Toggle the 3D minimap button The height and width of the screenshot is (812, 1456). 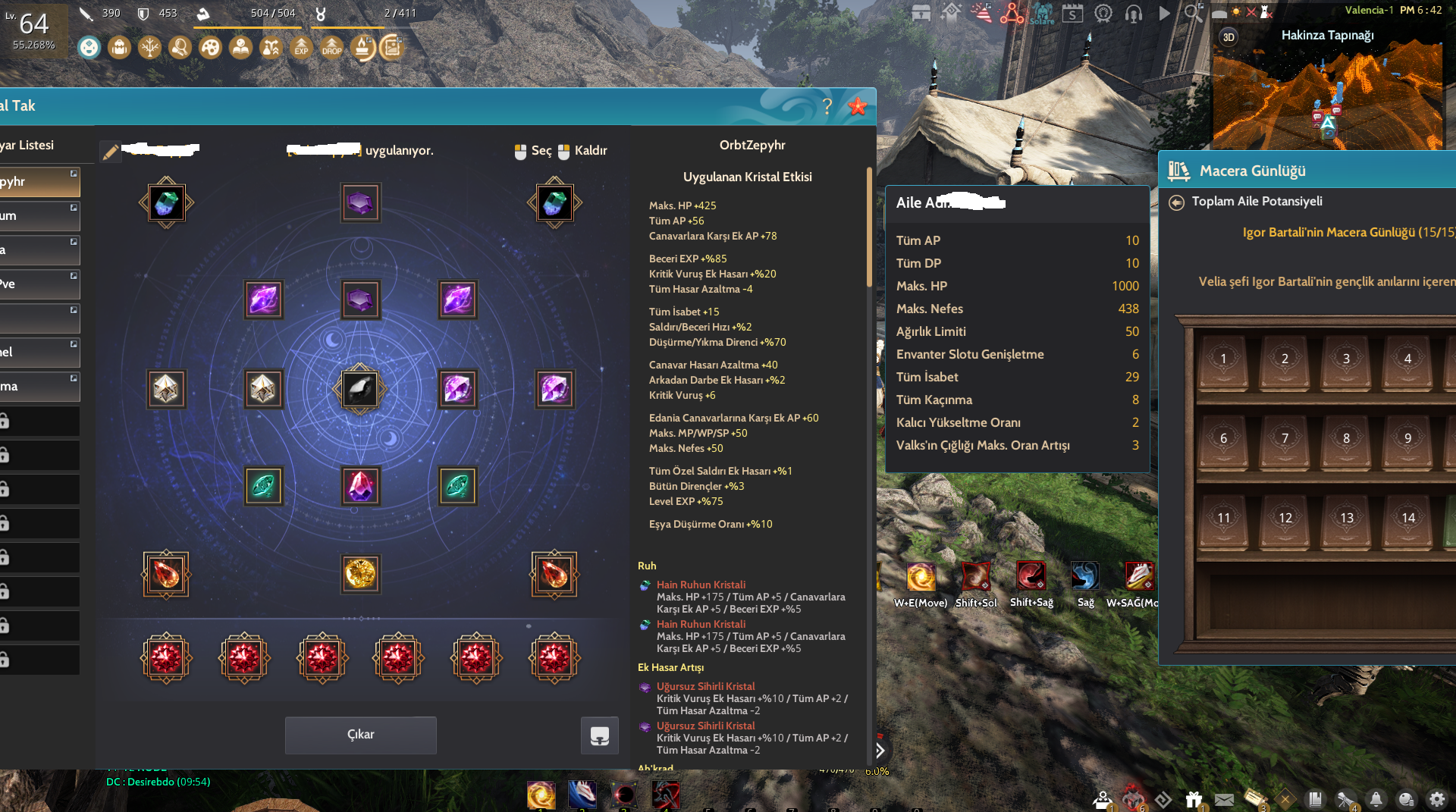(1228, 37)
